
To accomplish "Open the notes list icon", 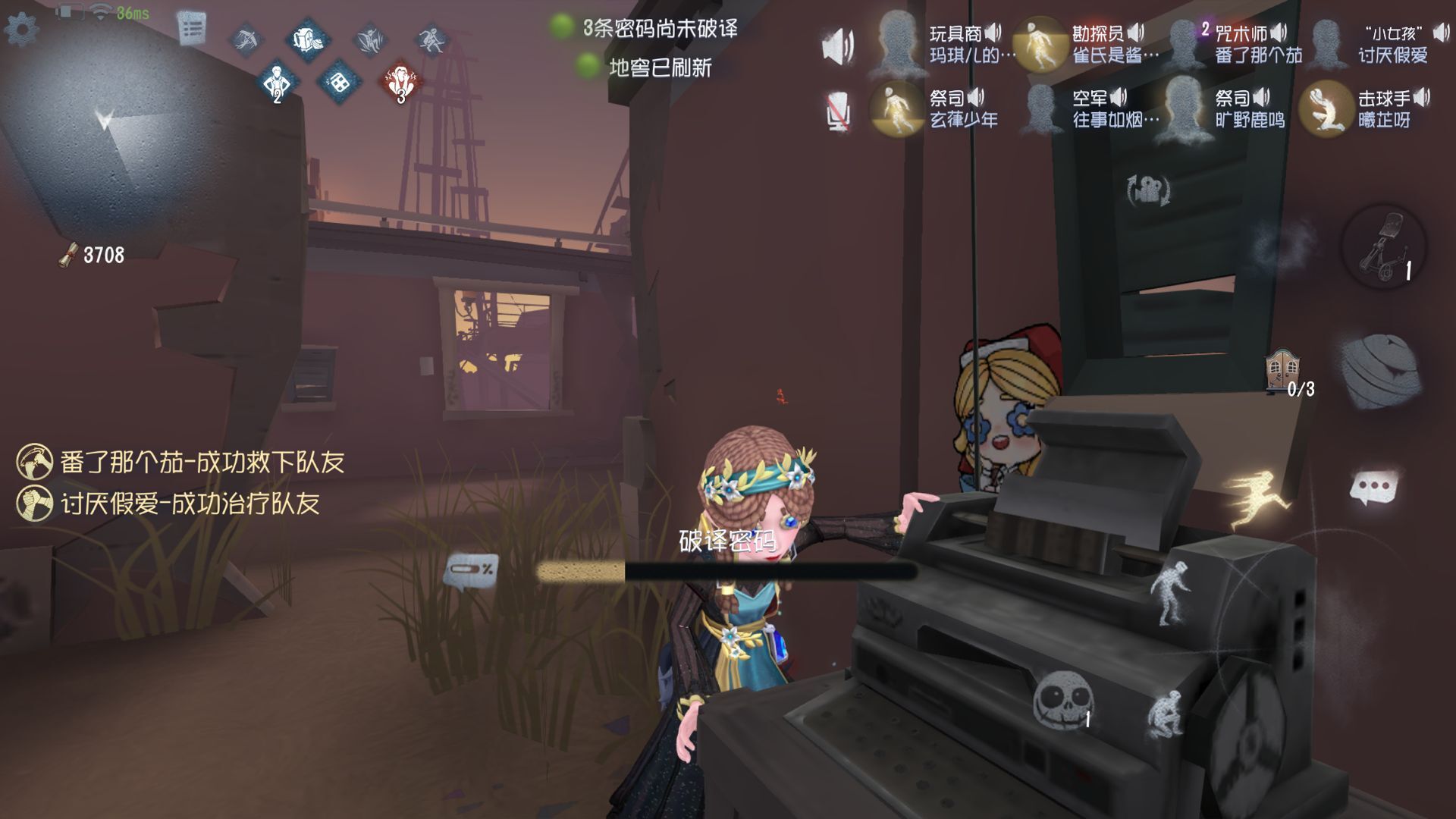I will (x=192, y=29).
